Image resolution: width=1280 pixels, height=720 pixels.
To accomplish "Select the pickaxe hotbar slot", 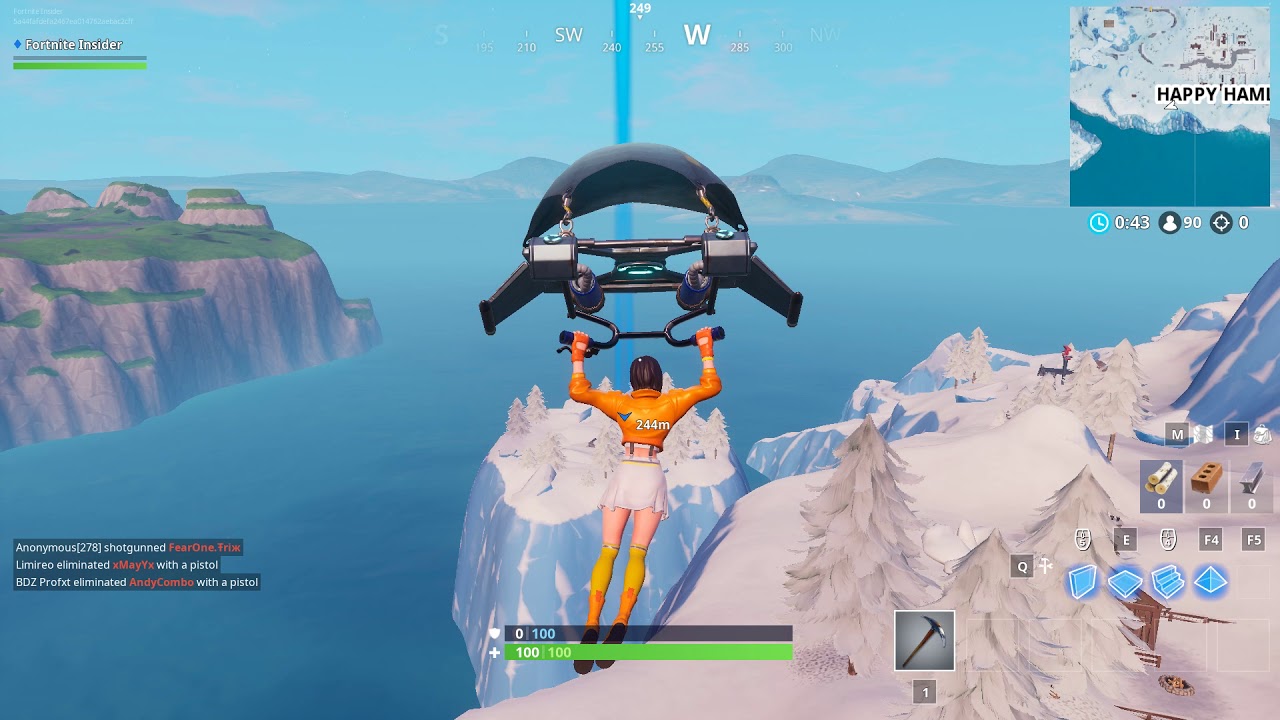I will point(925,642).
